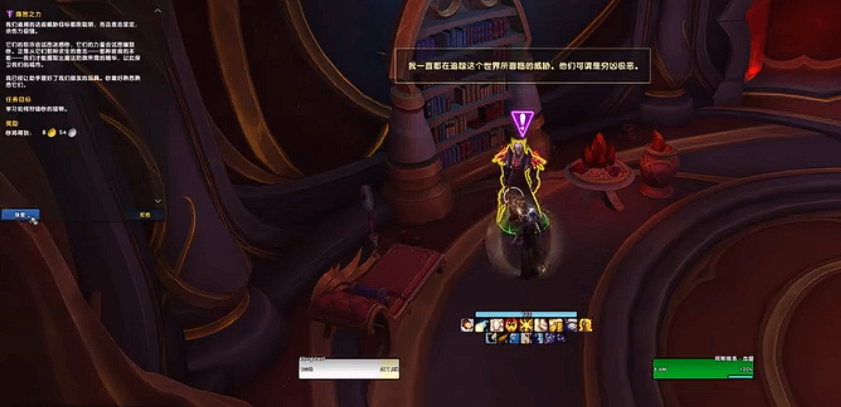This screenshot has width=841, height=407.
Task: Activate the red fiery face ability
Action: (511, 325)
